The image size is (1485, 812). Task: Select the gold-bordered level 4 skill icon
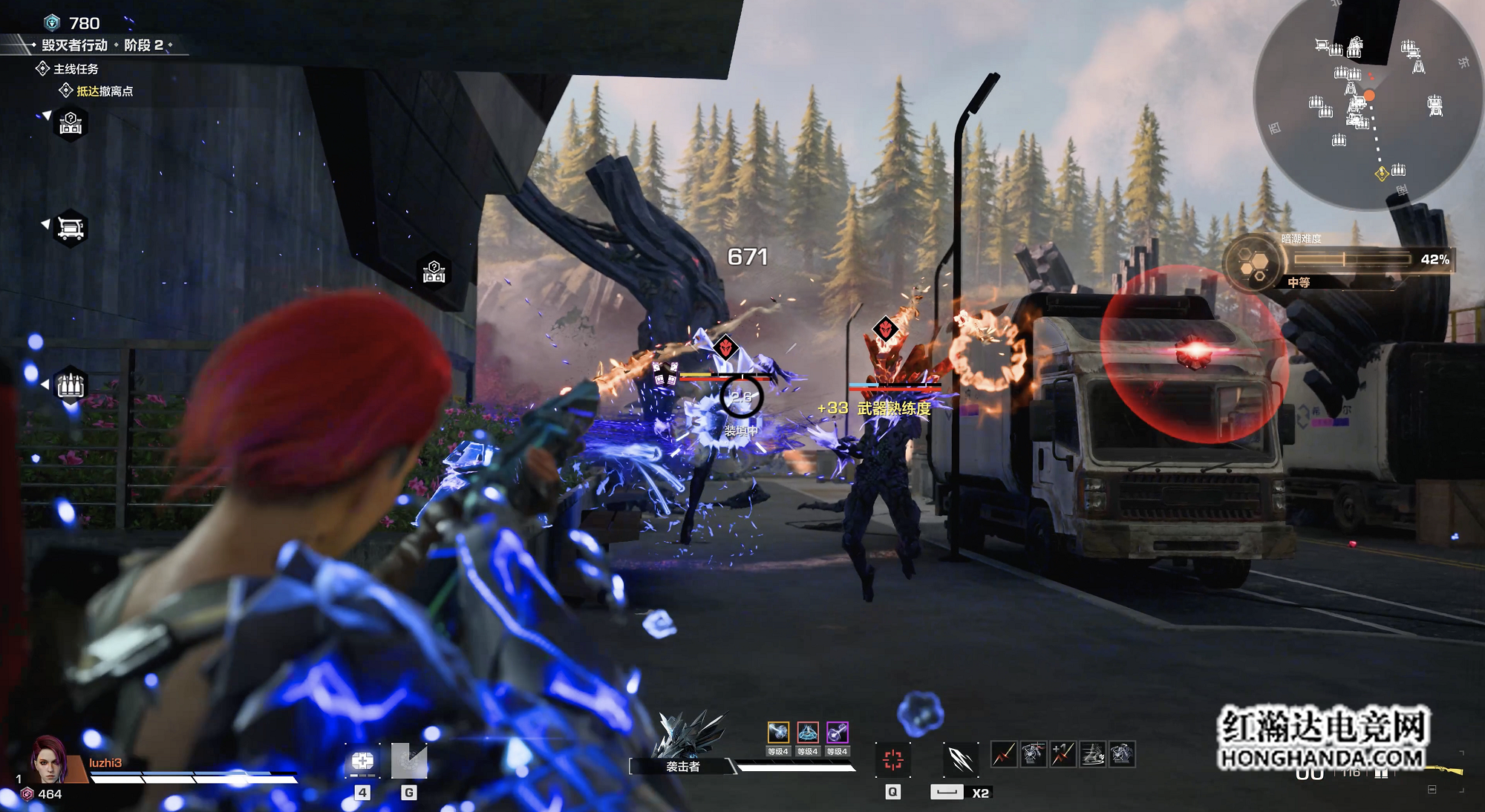coord(777,733)
